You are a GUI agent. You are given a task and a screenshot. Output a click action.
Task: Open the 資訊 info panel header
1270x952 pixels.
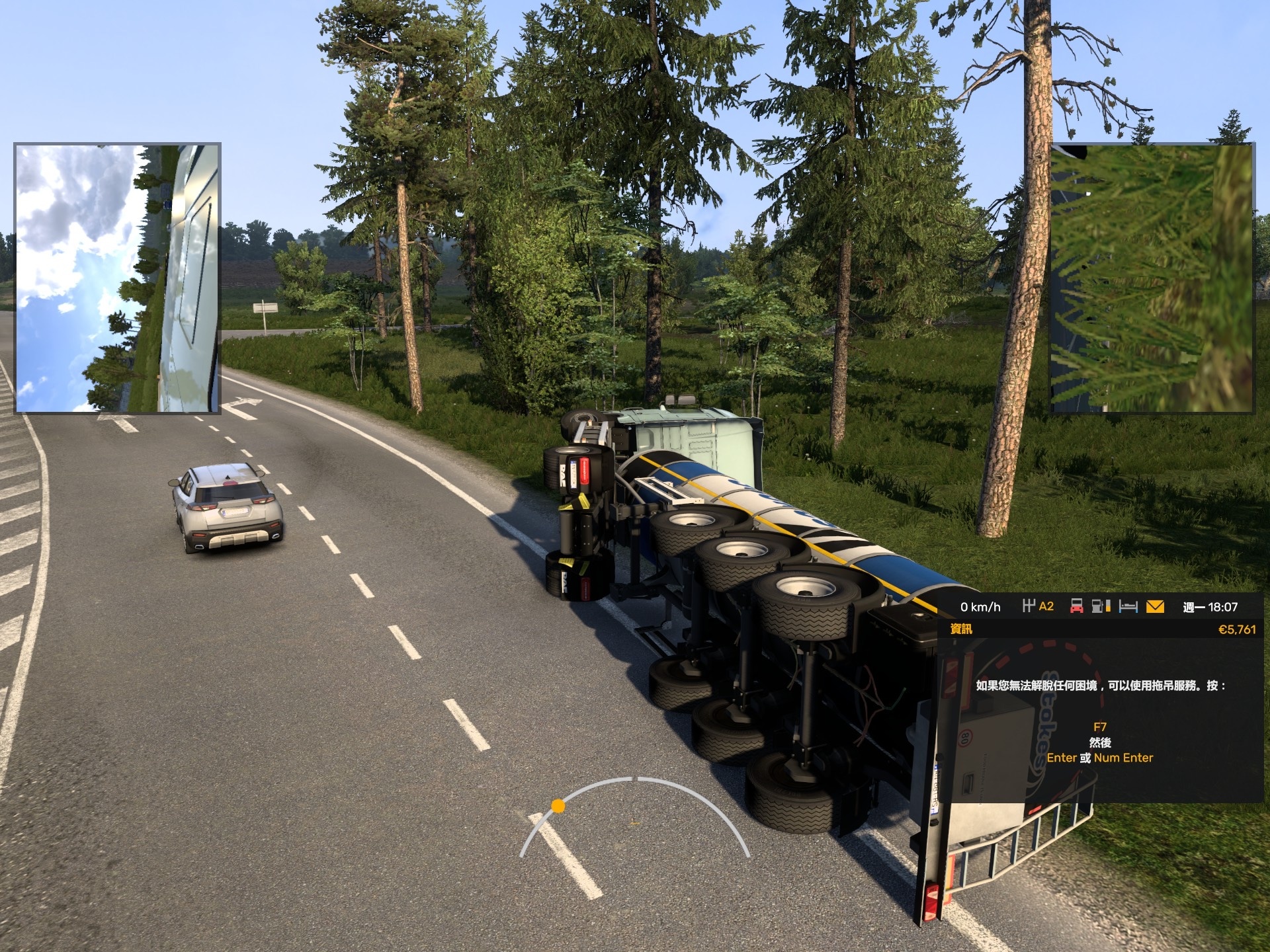tap(961, 629)
